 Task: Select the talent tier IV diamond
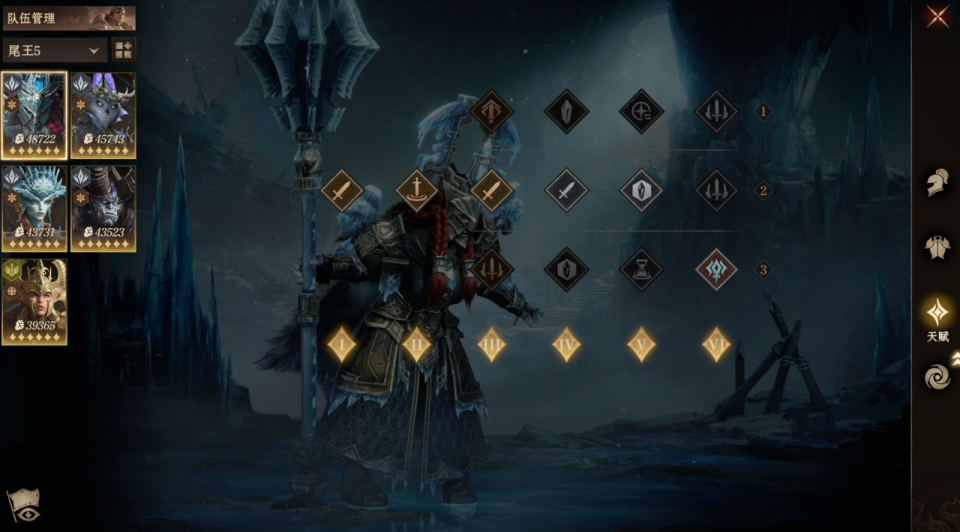pyautogui.click(x=567, y=344)
